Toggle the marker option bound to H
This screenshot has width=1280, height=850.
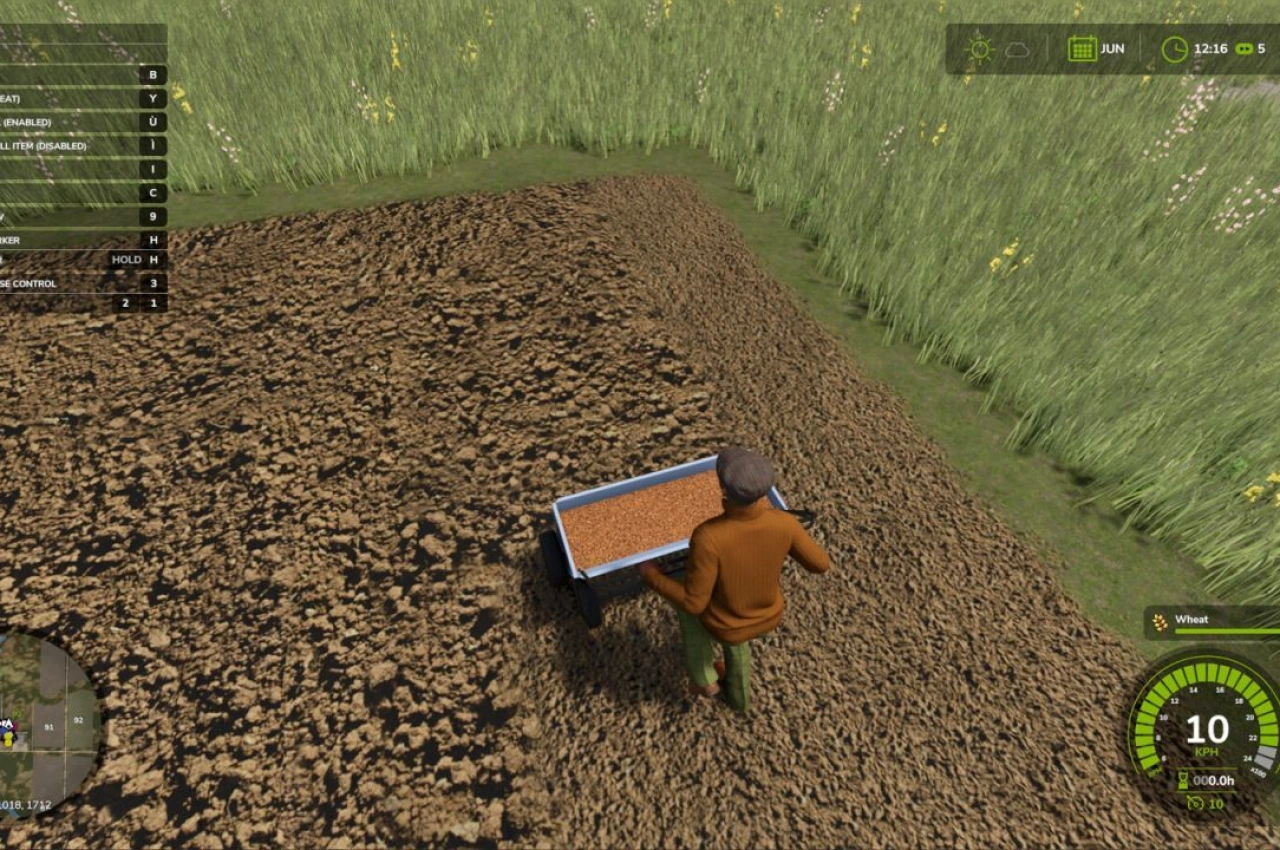point(150,238)
